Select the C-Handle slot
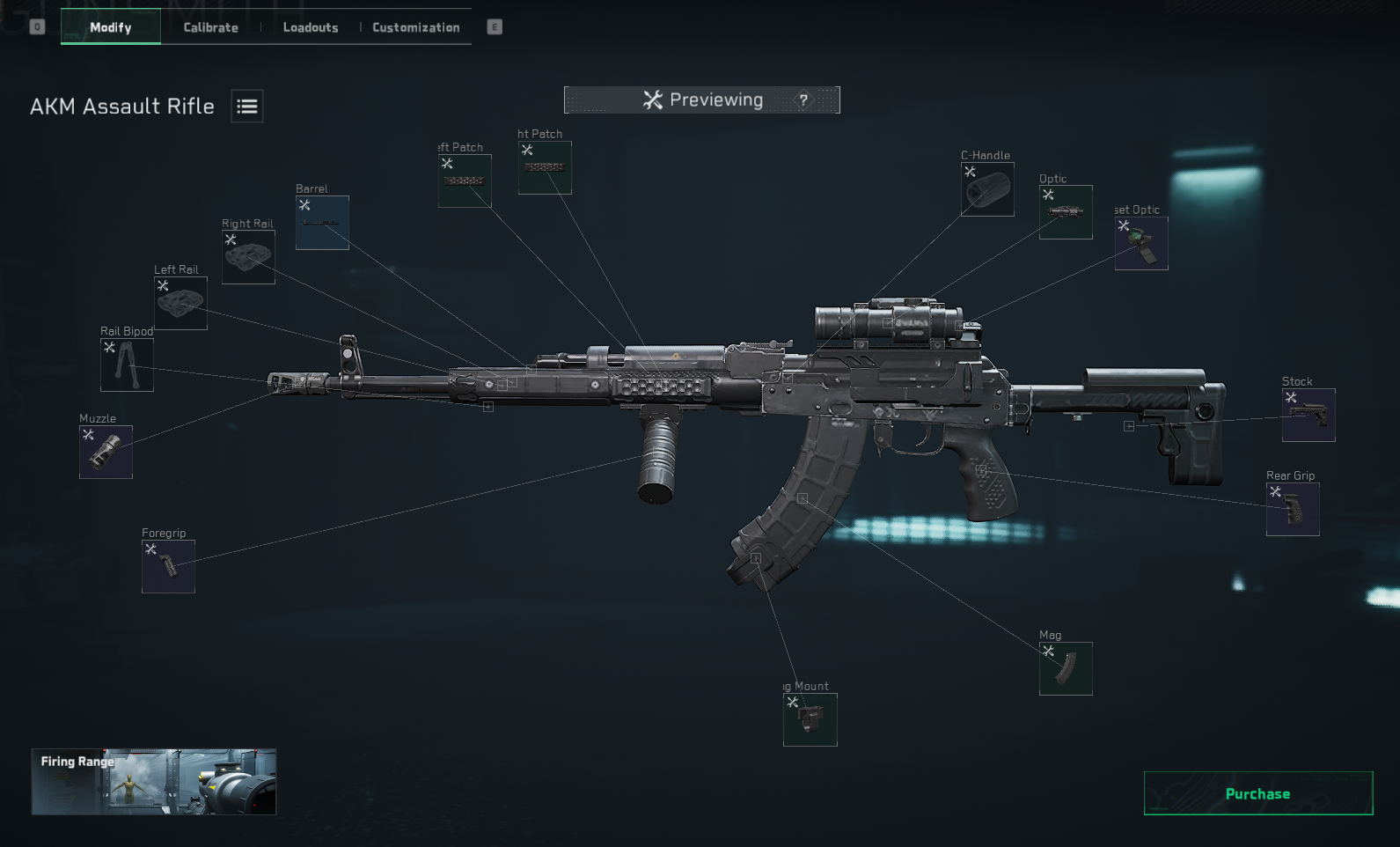 [987, 189]
